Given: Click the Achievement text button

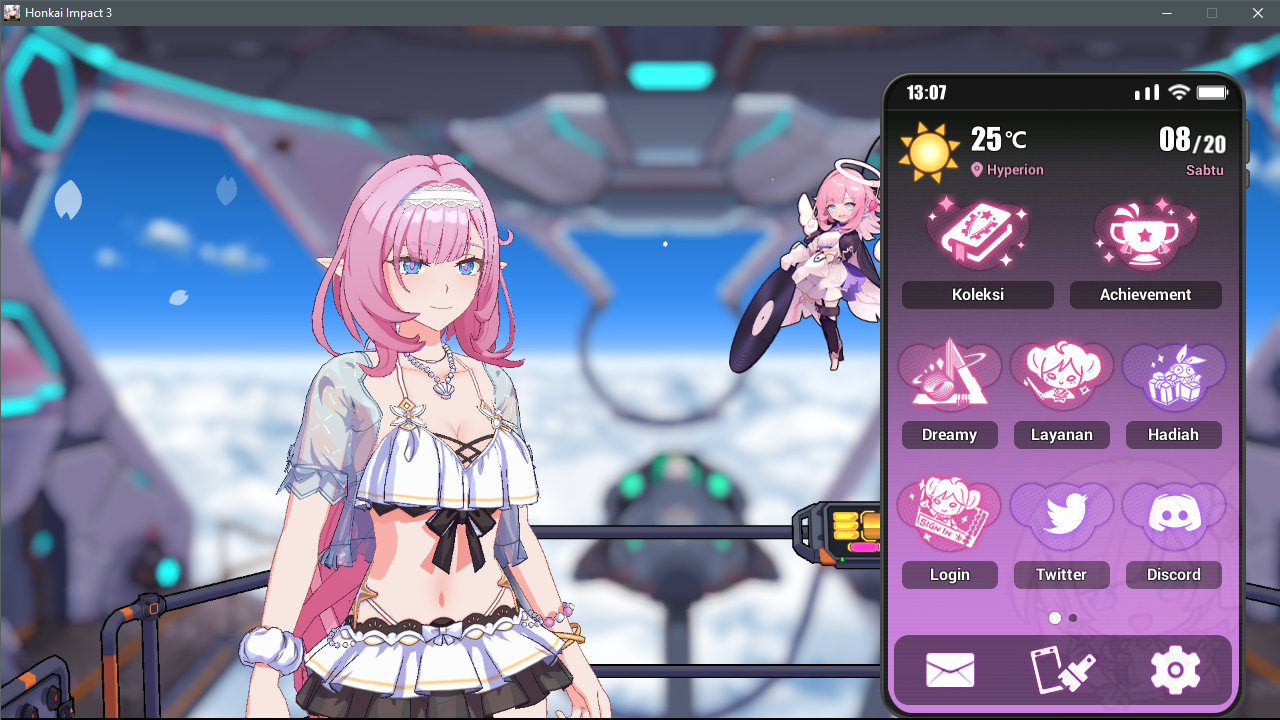Looking at the screenshot, I should click(1145, 294).
